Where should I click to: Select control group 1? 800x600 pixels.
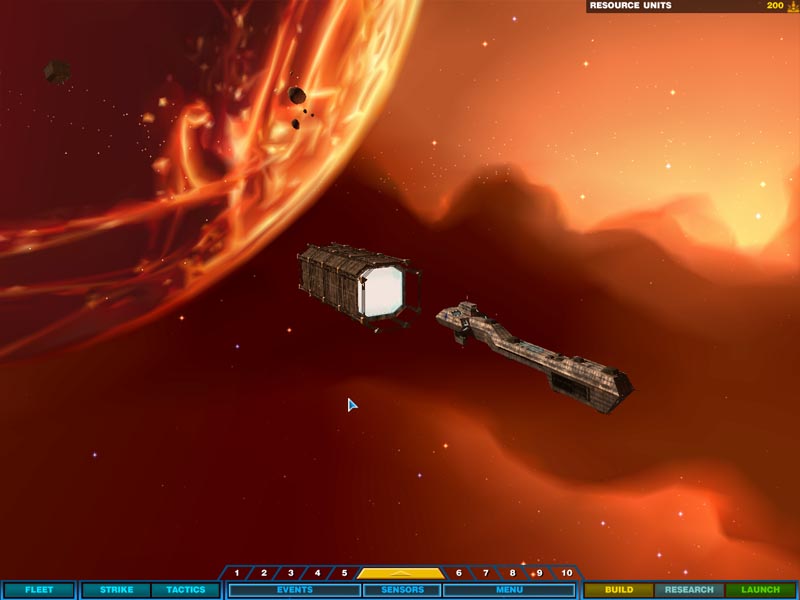pyautogui.click(x=237, y=573)
